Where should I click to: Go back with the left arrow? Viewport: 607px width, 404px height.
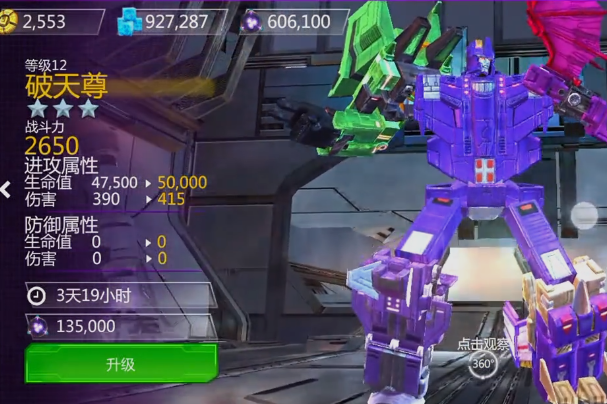point(6,189)
